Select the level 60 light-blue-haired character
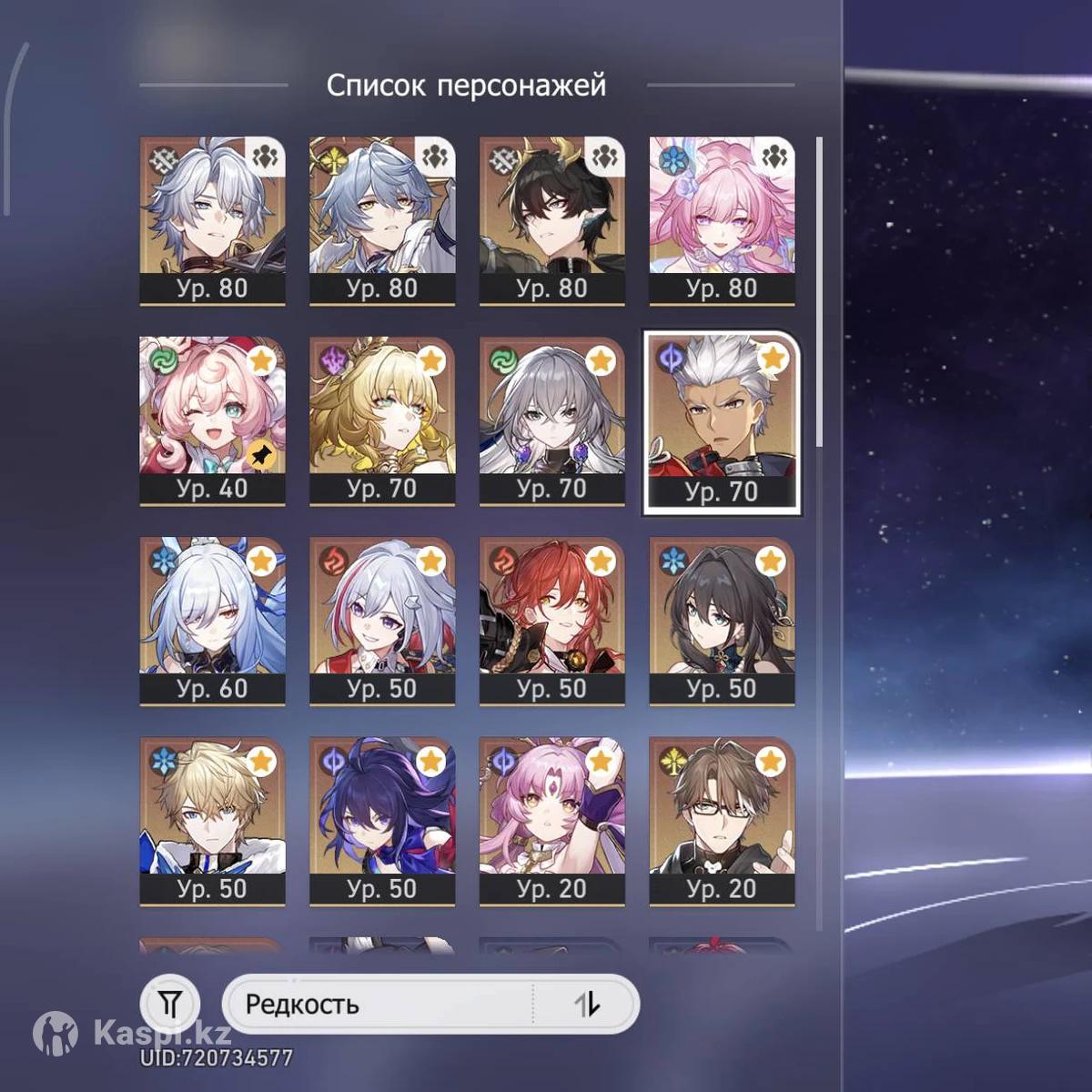The image size is (1092, 1092). coord(212,621)
